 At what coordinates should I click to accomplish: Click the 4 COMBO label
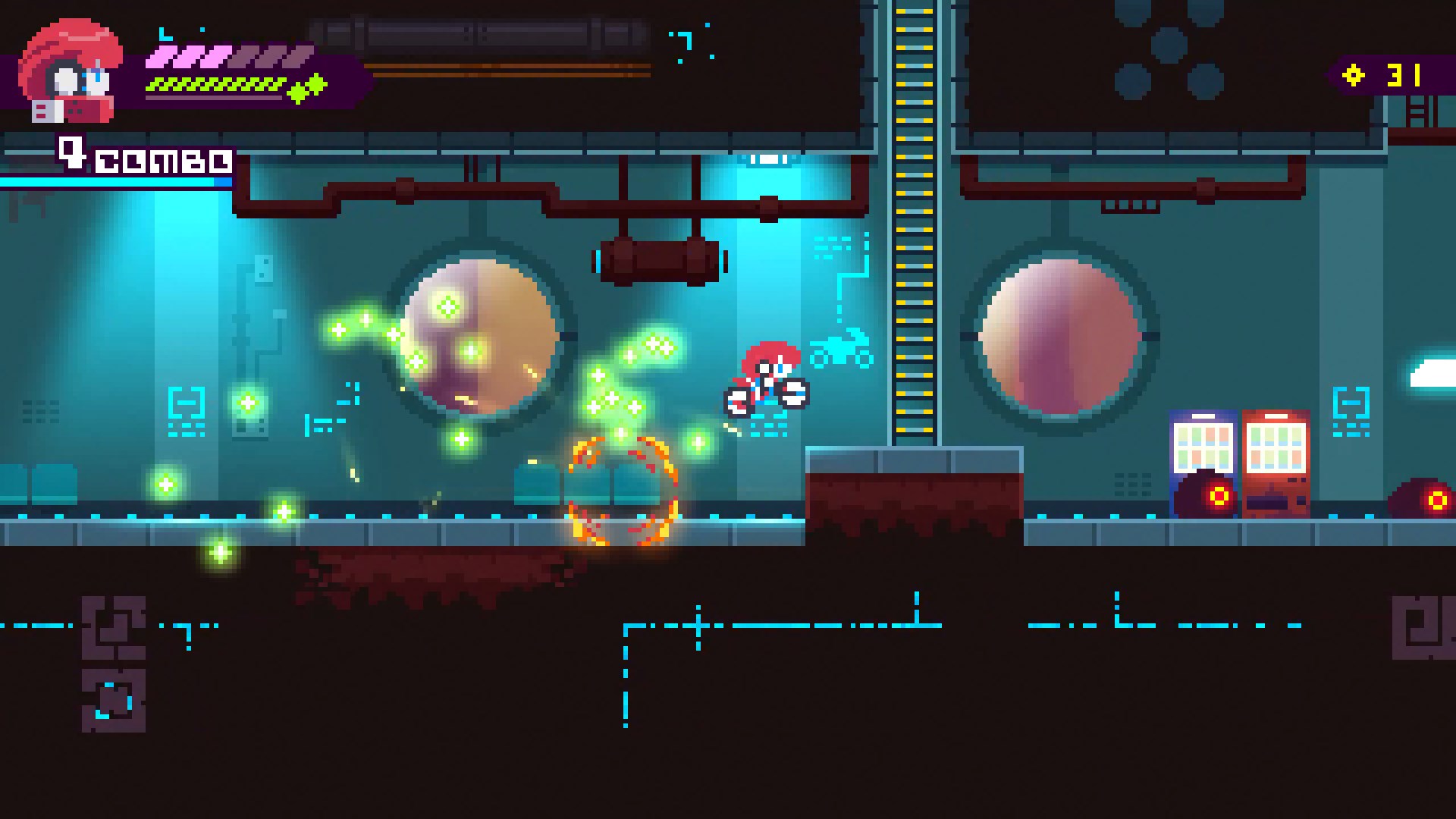point(140,159)
